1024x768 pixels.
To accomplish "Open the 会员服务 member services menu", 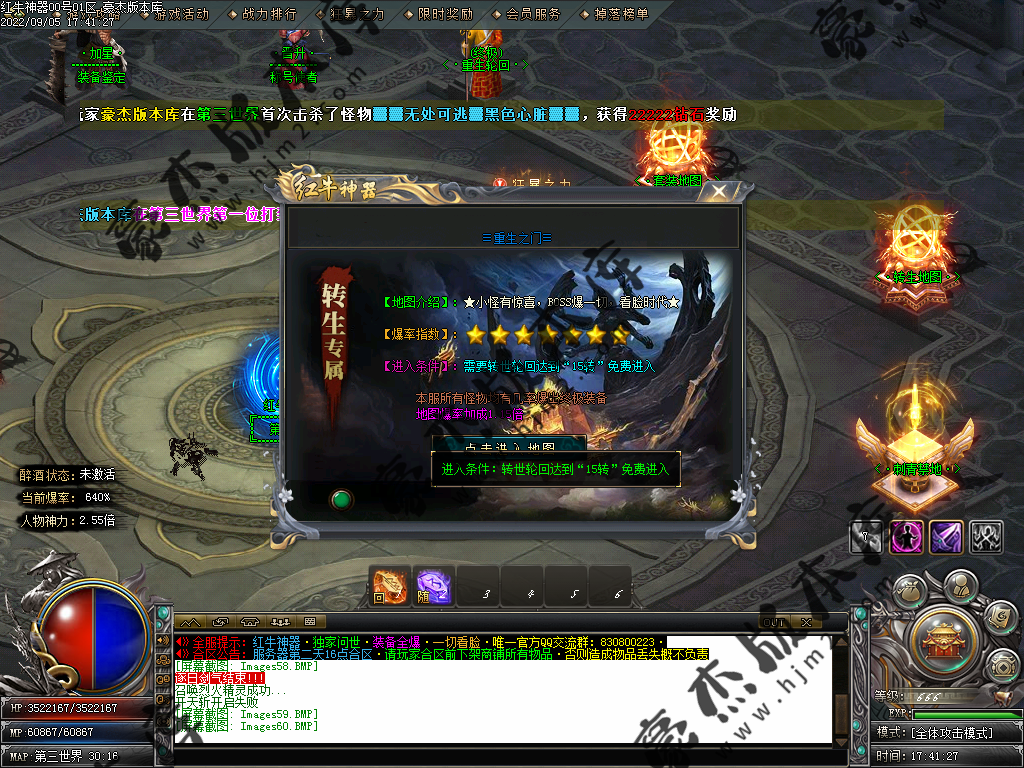I will click(x=532, y=14).
